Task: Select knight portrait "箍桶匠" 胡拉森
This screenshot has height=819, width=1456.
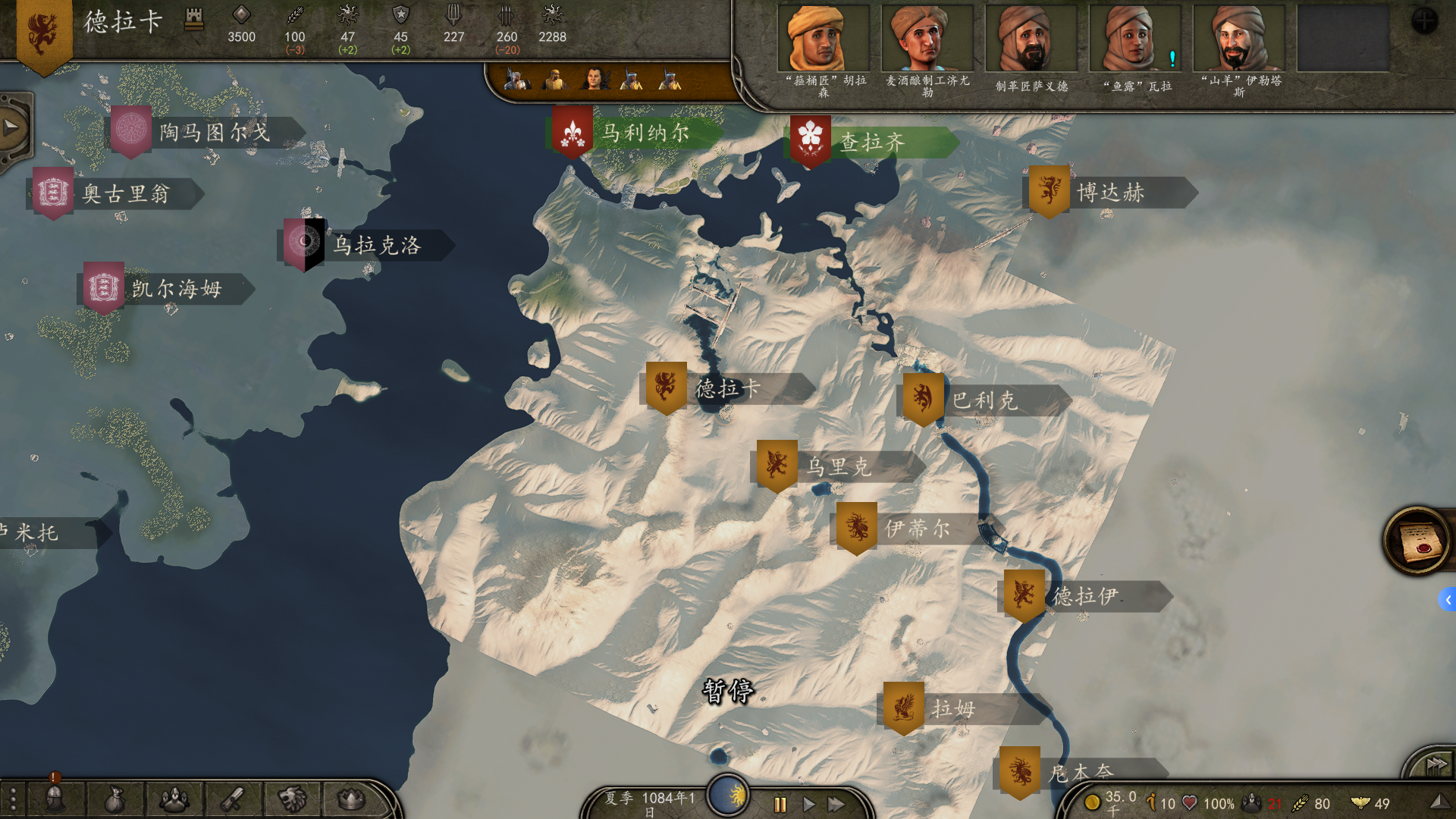Action: [824, 39]
